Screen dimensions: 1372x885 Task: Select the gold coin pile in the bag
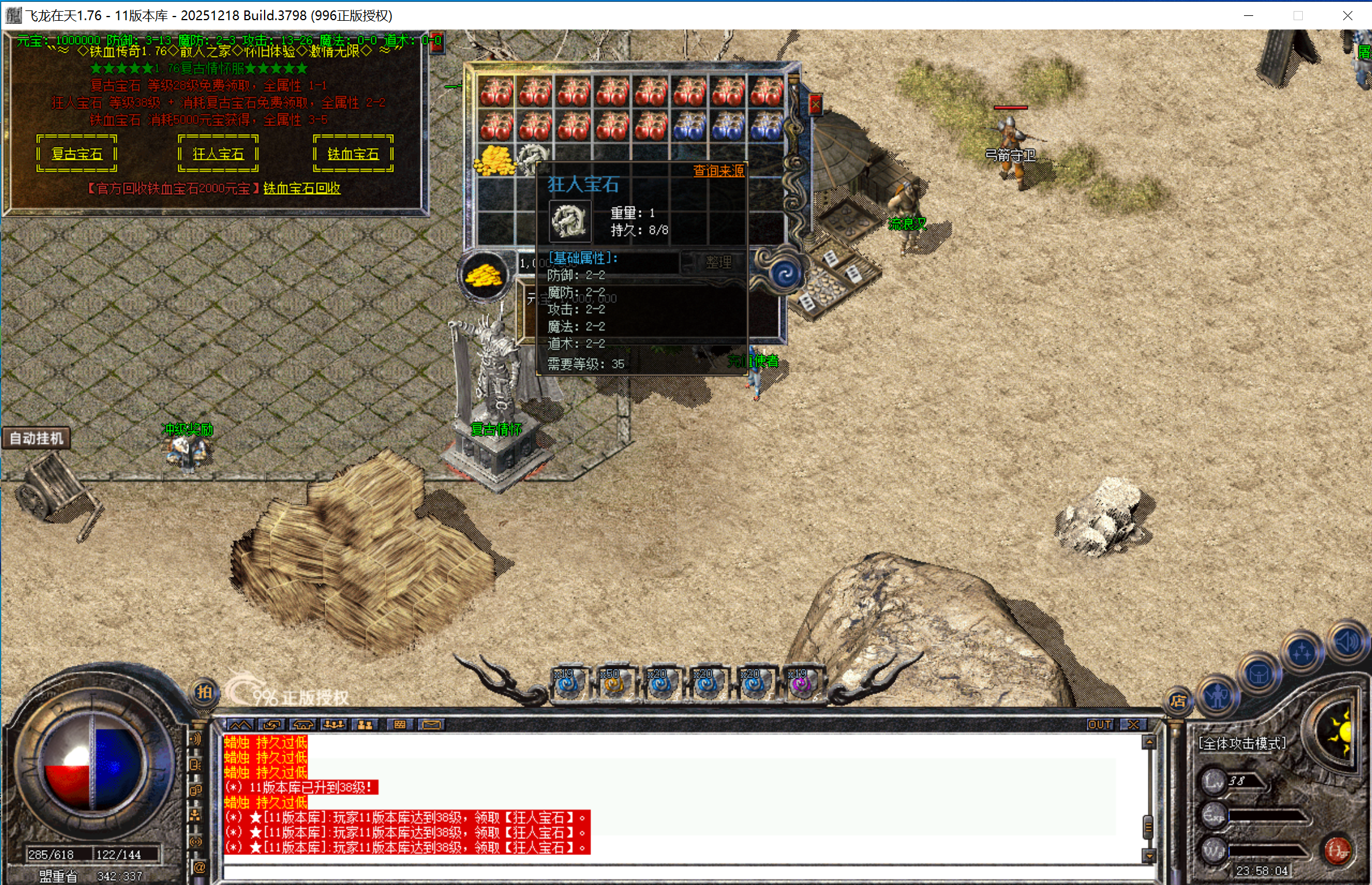coord(494,161)
